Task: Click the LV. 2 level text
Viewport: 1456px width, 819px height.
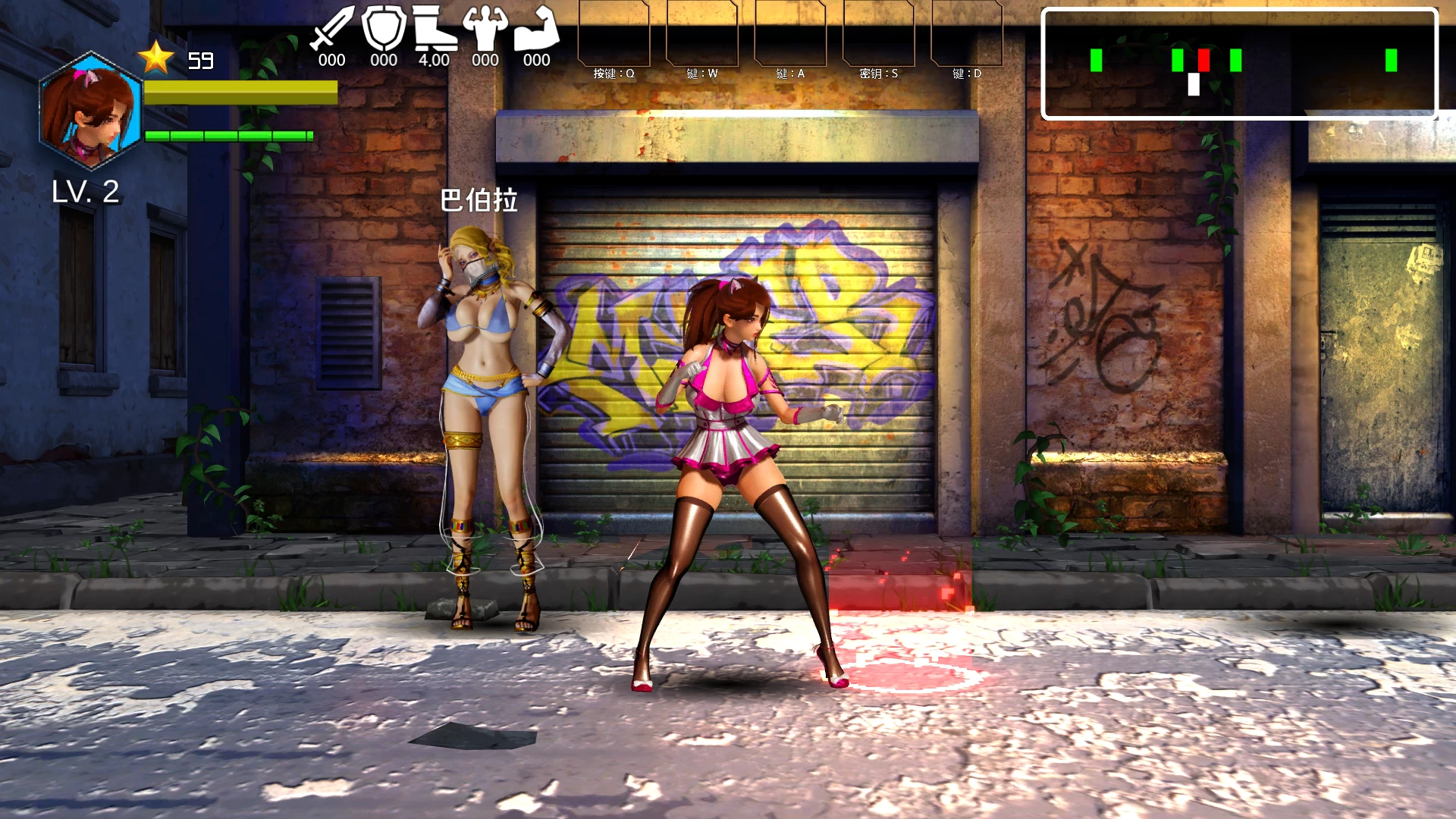Action: pyautogui.click(x=86, y=191)
